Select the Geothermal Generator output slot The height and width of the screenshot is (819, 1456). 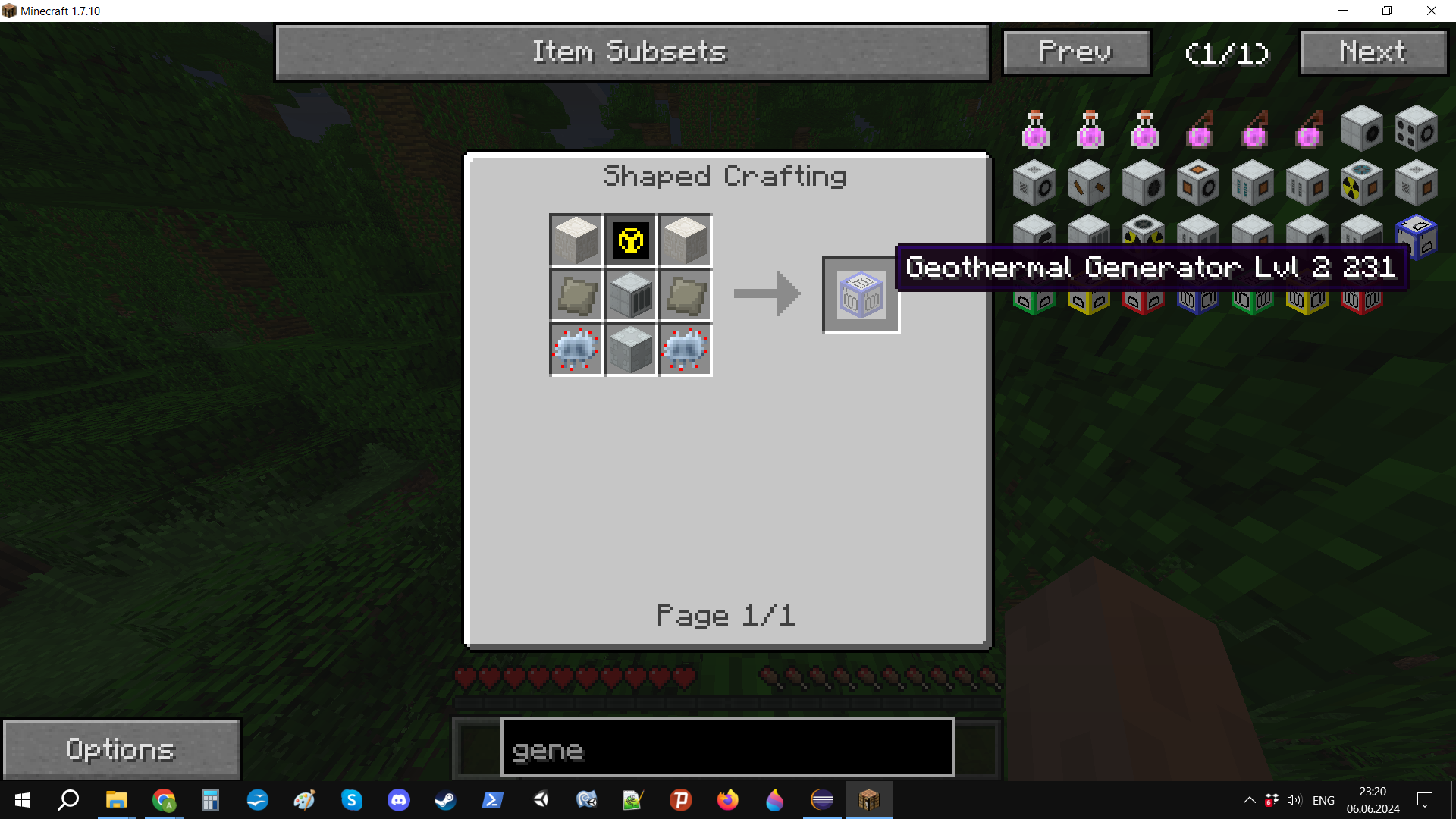pyautogui.click(x=861, y=295)
